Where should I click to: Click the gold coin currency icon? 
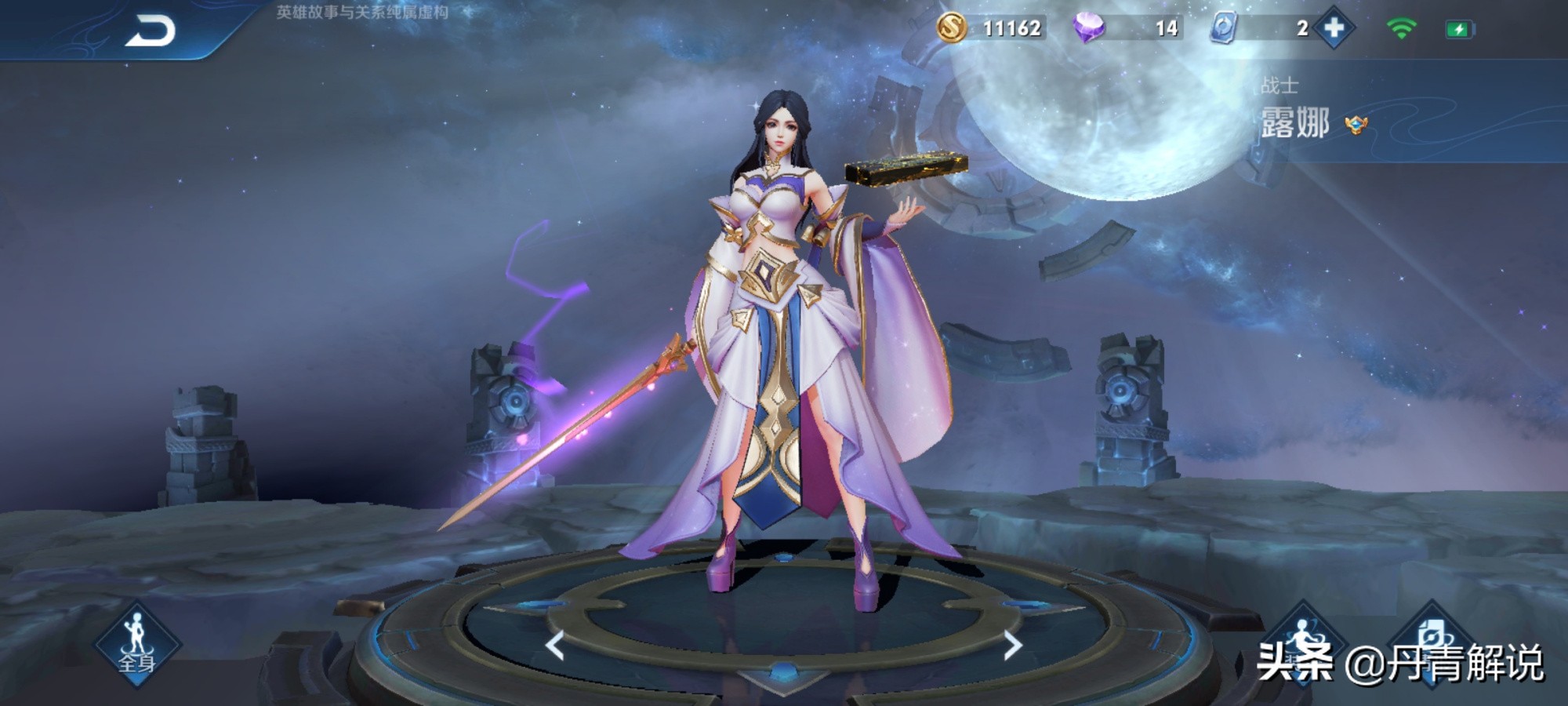point(951,28)
